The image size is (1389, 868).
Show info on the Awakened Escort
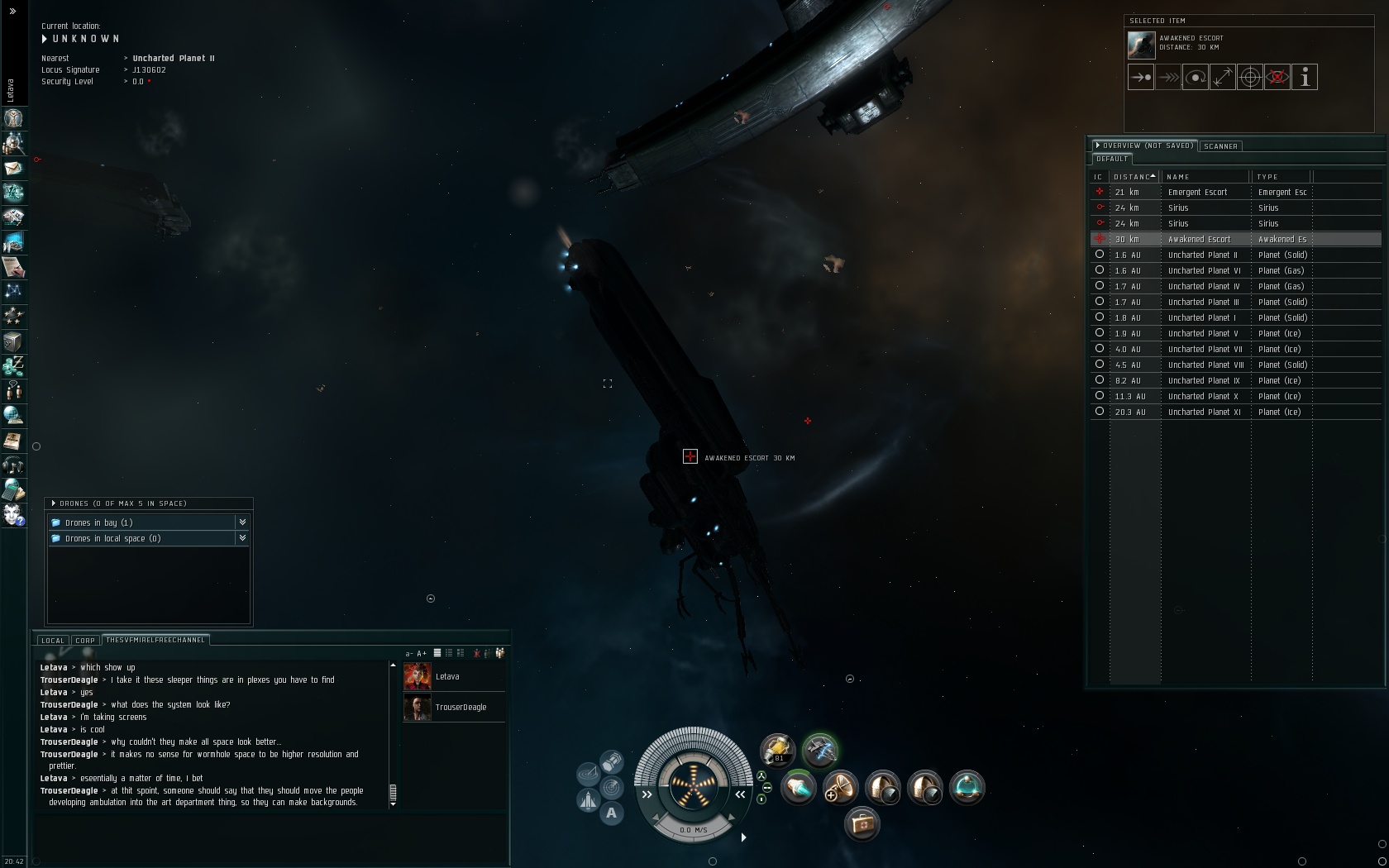click(1305, 78)
